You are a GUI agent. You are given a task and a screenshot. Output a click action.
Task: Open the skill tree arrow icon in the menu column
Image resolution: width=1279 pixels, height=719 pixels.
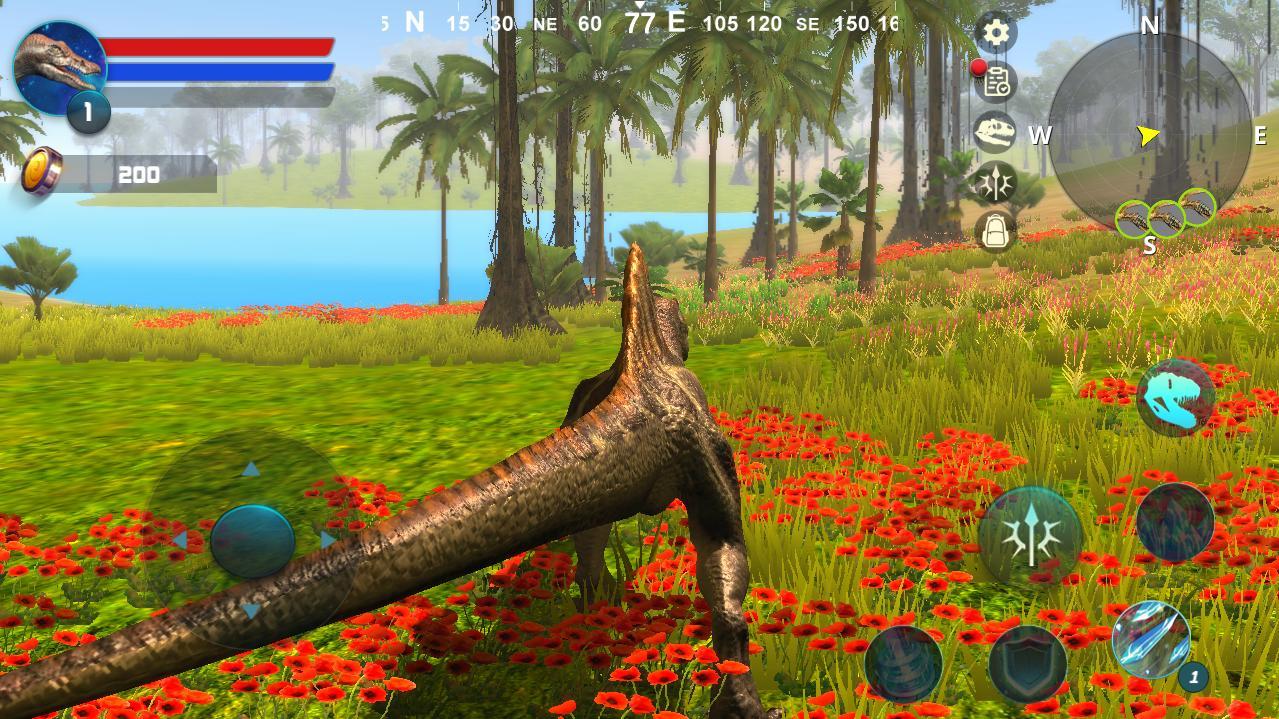click(x=996, y=183)
